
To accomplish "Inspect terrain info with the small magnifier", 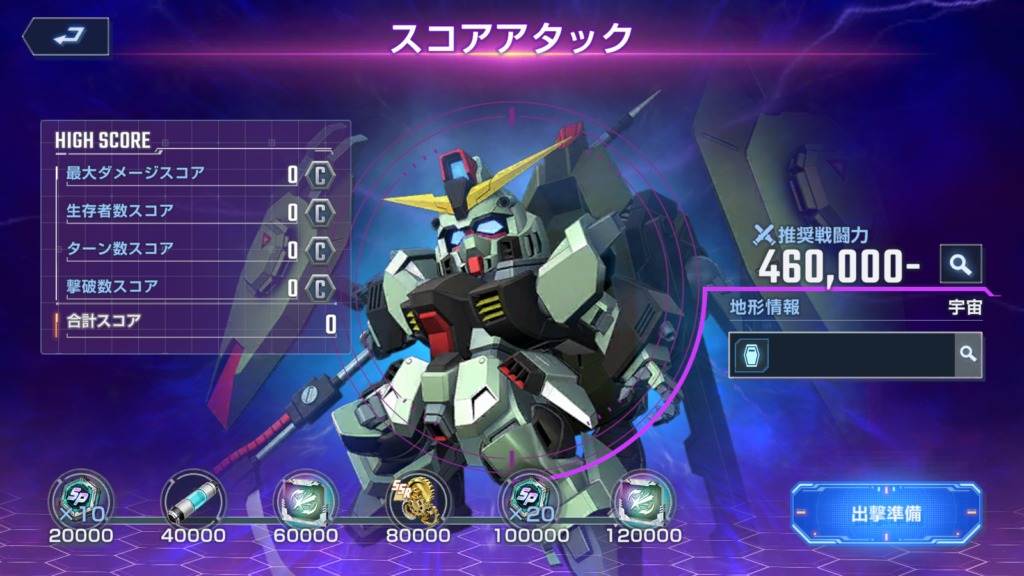I will pyautogui.click(x=967, y=354).
